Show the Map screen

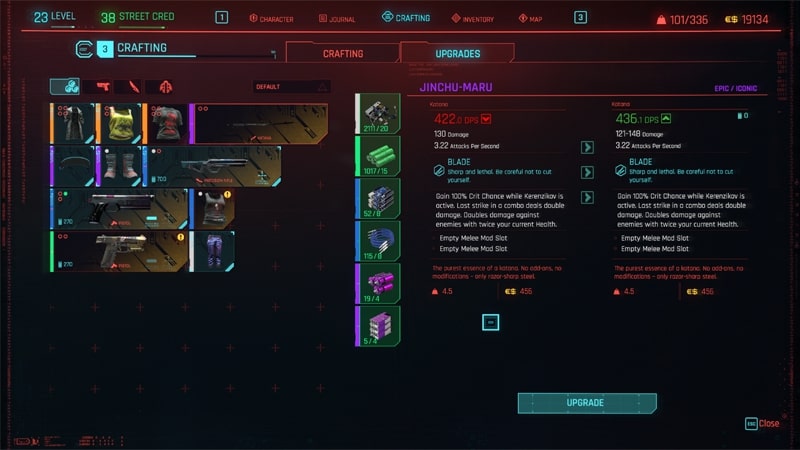click(530, 18)
